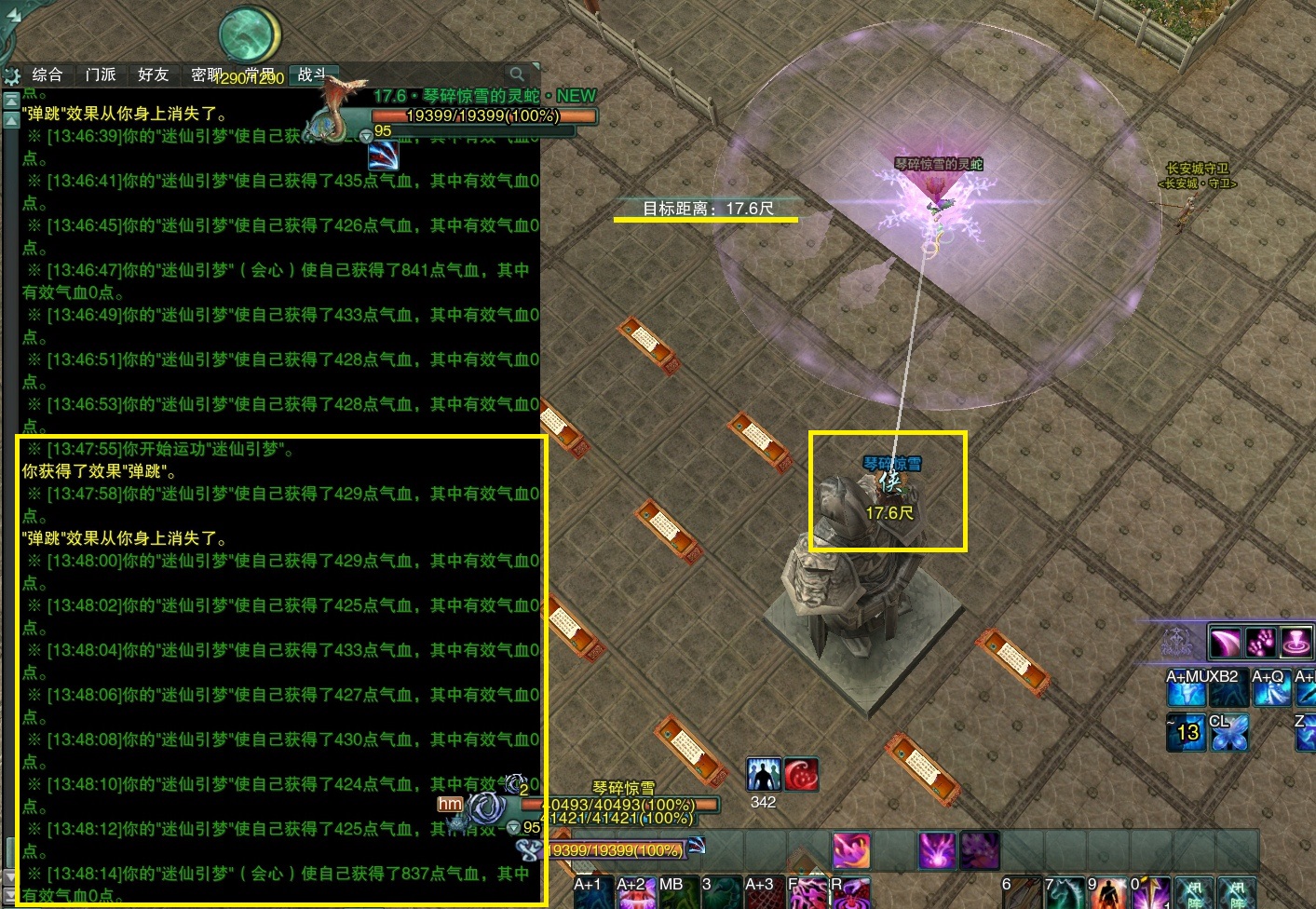Open chat settings gear icon
Screen dimensions: 1316x909
(x=12, y=76)
